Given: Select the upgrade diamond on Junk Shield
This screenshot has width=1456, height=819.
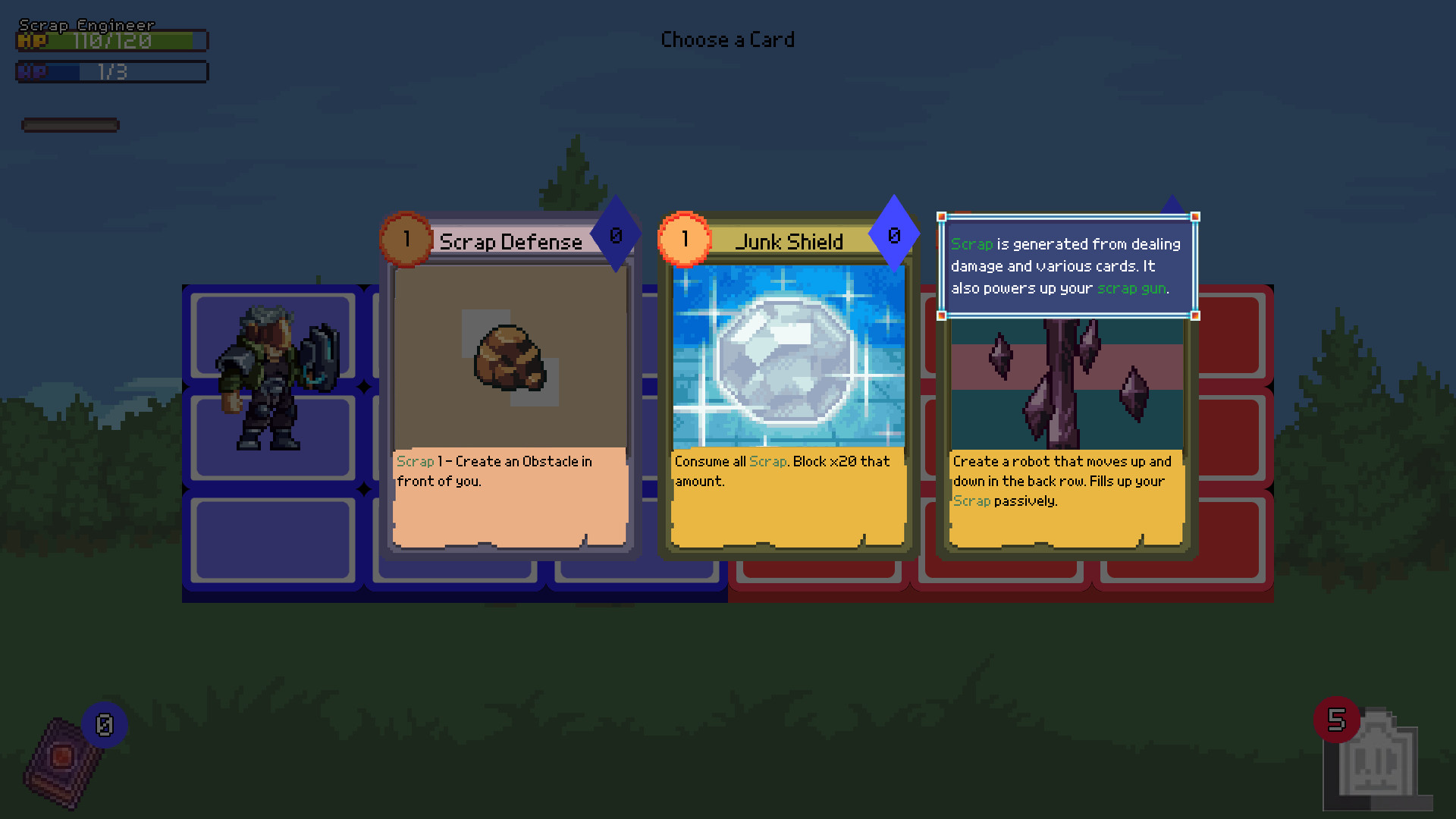Looking at the screenshot, I should coord(893,235).
